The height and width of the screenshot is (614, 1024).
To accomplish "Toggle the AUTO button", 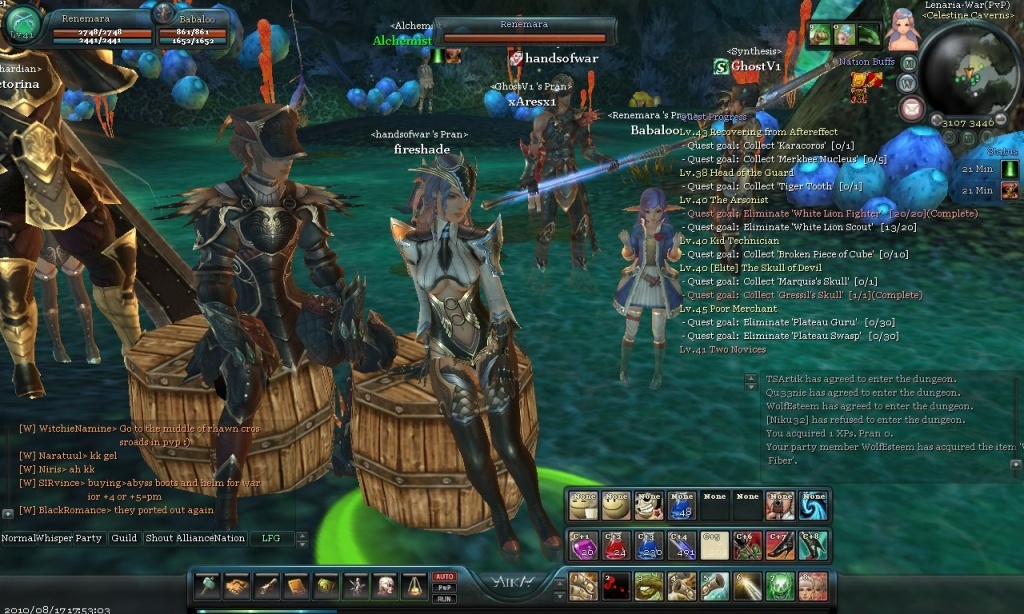I will coord(444,577).
